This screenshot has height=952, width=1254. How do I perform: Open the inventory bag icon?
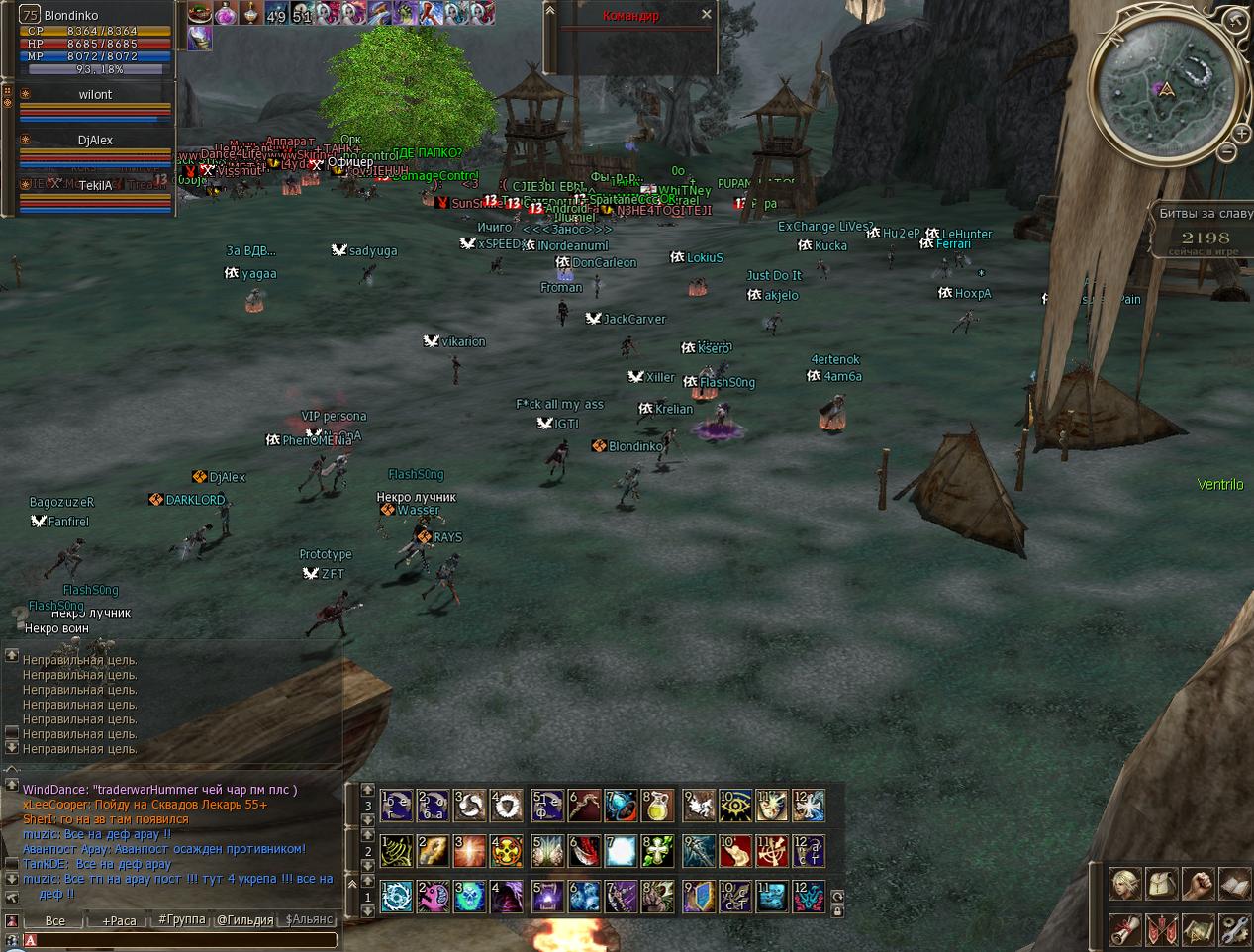click(1161, 884)
